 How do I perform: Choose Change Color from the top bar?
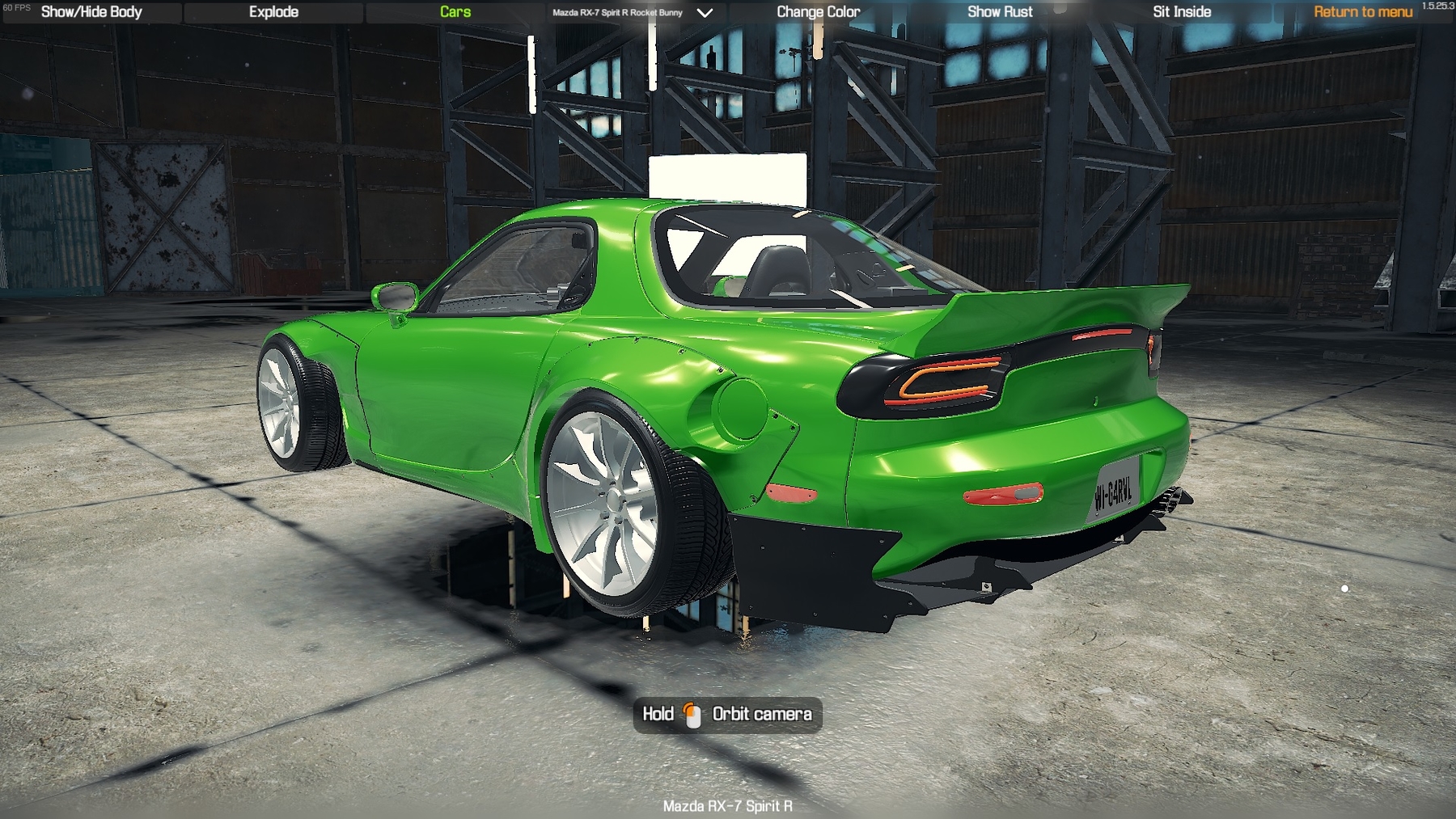(x=818, y=12)
